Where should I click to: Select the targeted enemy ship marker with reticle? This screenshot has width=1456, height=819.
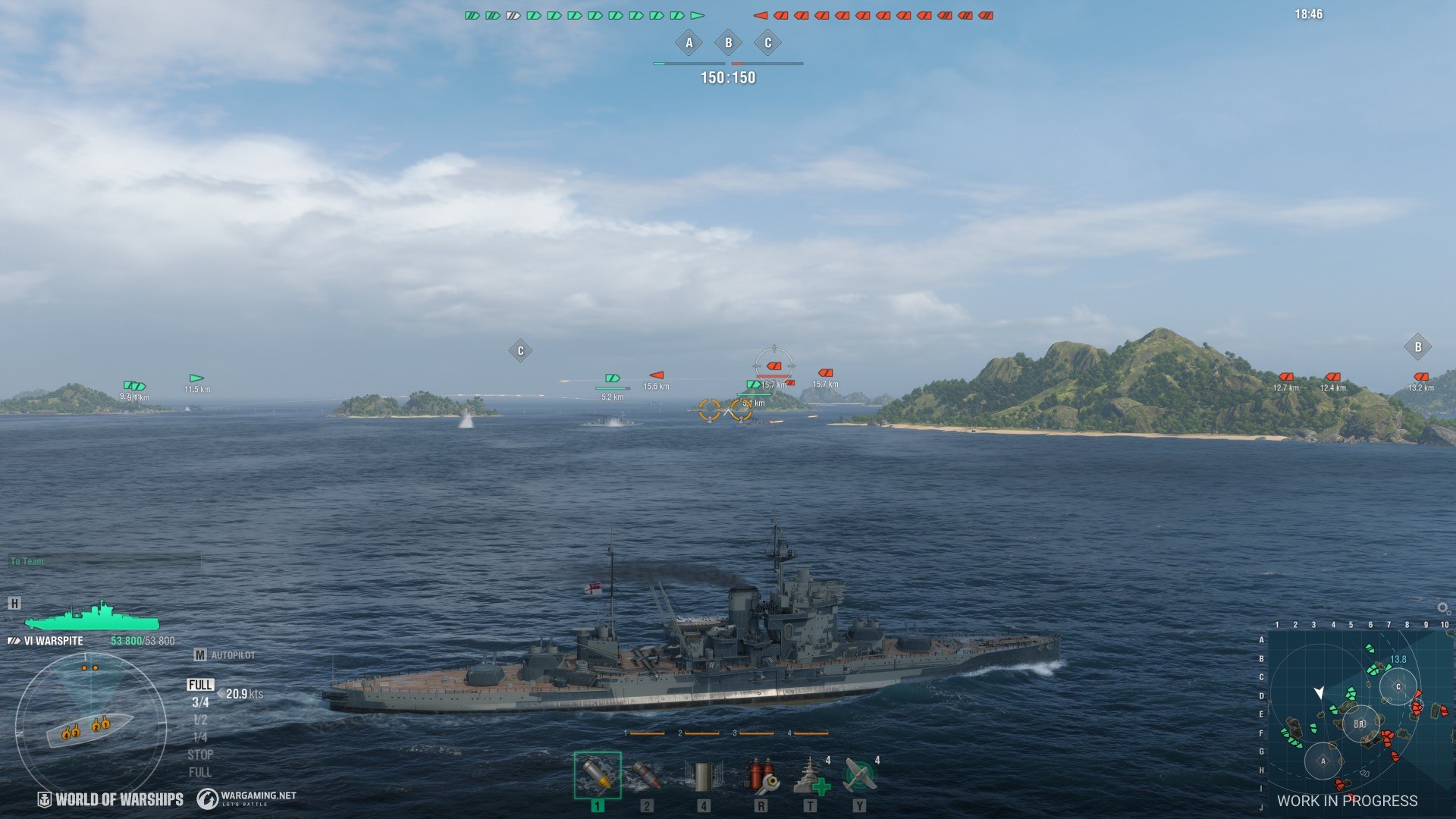click(773, 366)
